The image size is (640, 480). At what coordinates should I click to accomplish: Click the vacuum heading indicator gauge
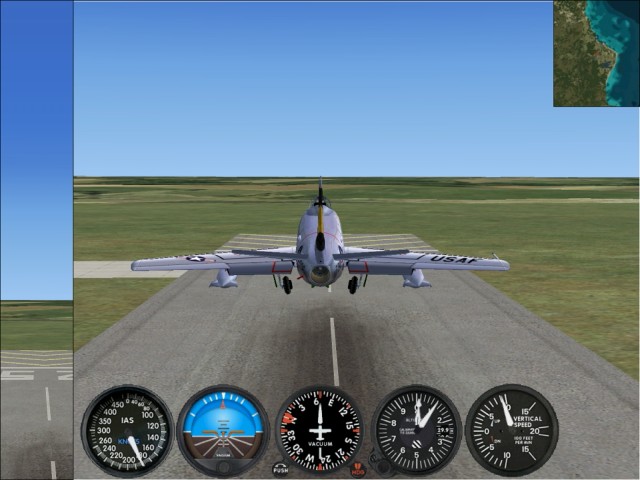(320, 430)
